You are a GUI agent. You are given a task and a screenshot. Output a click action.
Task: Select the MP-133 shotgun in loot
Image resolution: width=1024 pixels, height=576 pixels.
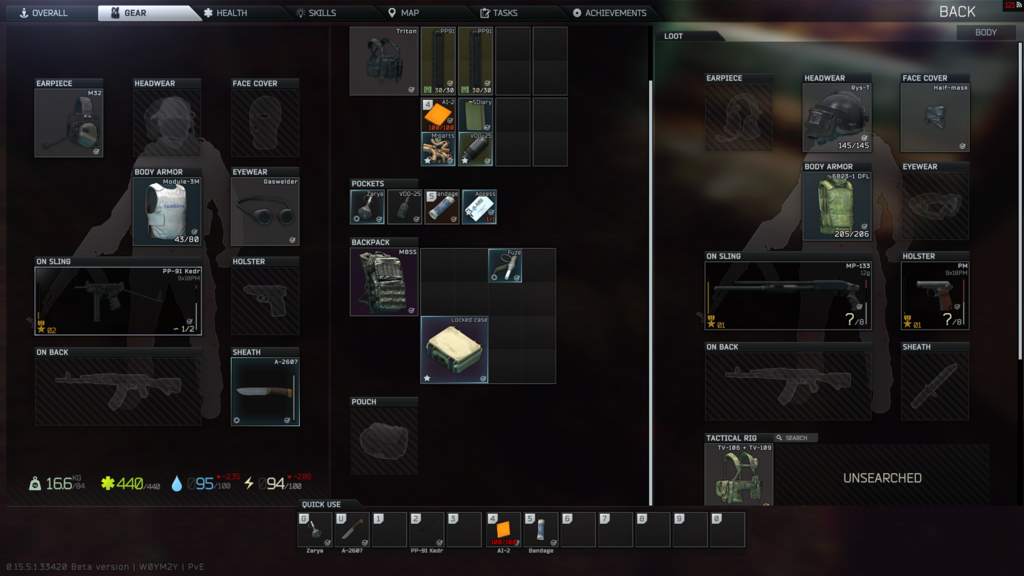787,296
